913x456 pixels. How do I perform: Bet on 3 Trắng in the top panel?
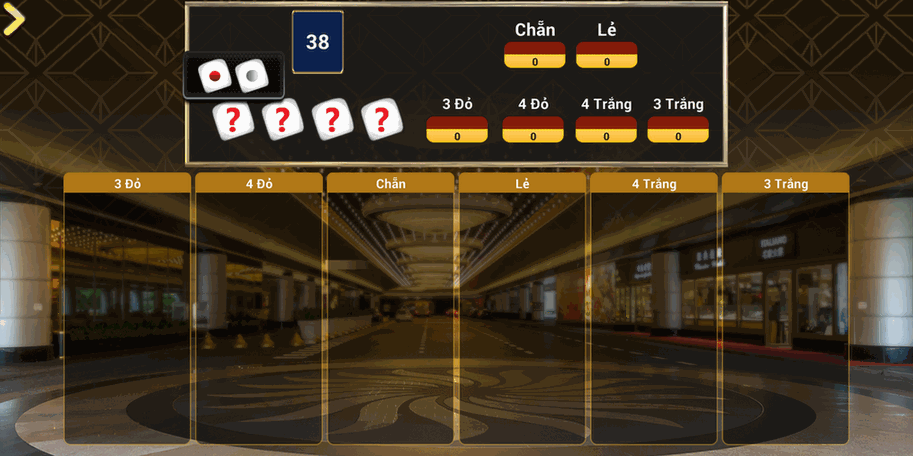(x=678, y=129)
